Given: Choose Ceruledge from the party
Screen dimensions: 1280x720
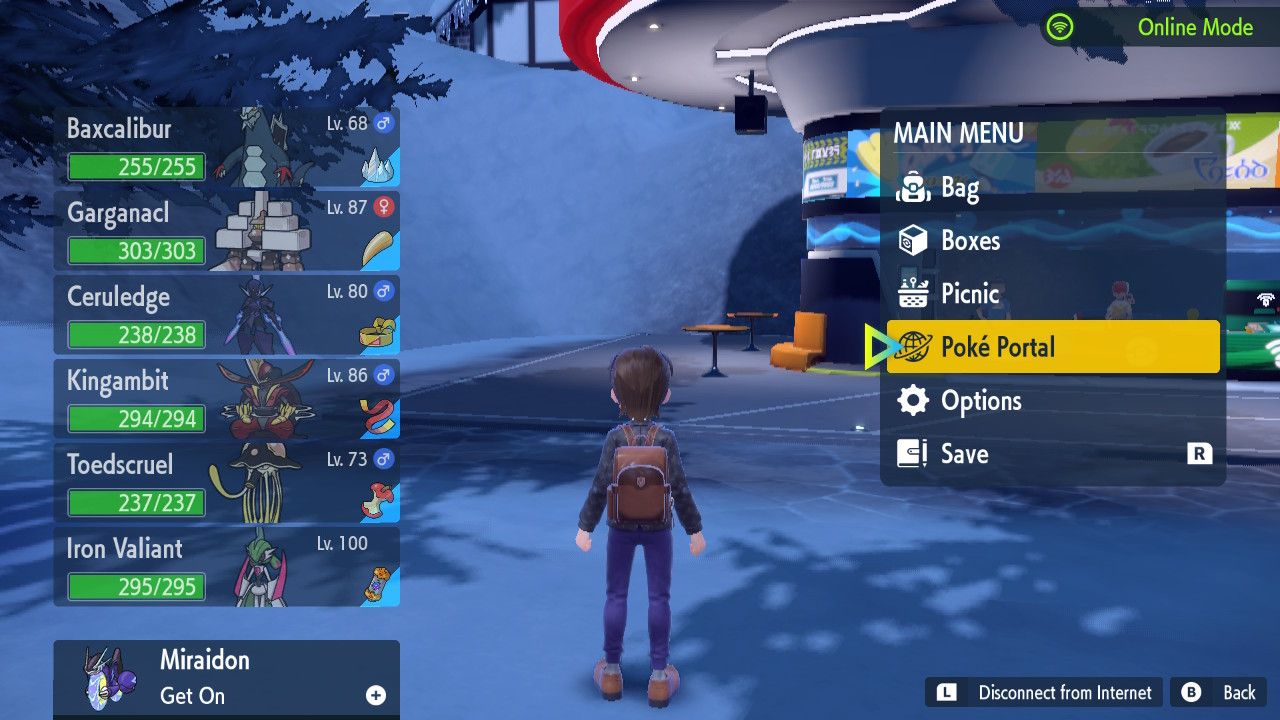Looking at the screenshot, I should click(226, 315).
